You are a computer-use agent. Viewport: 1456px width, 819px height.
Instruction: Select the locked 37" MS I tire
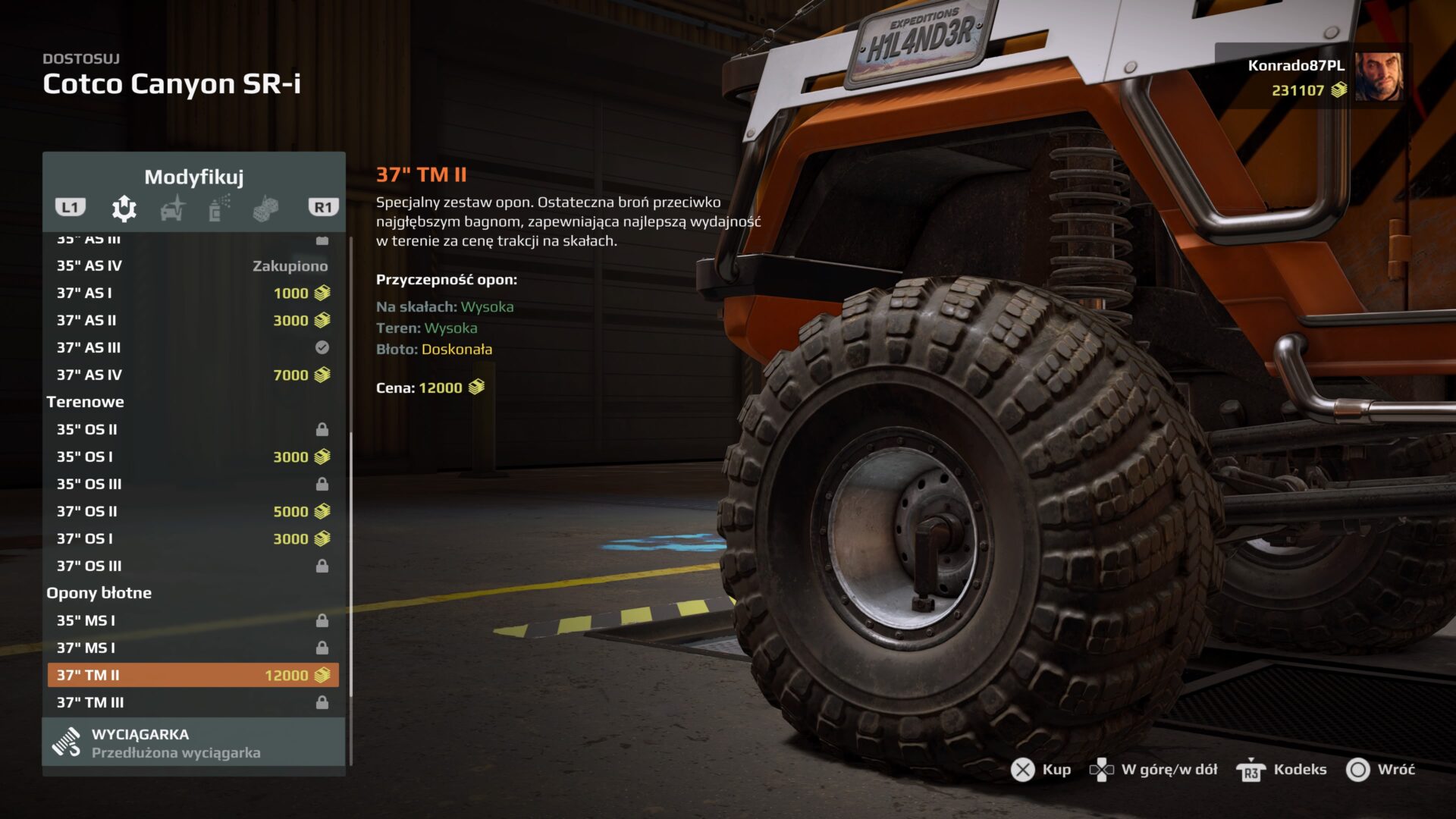pyautogui.click(x=193, y=648)
